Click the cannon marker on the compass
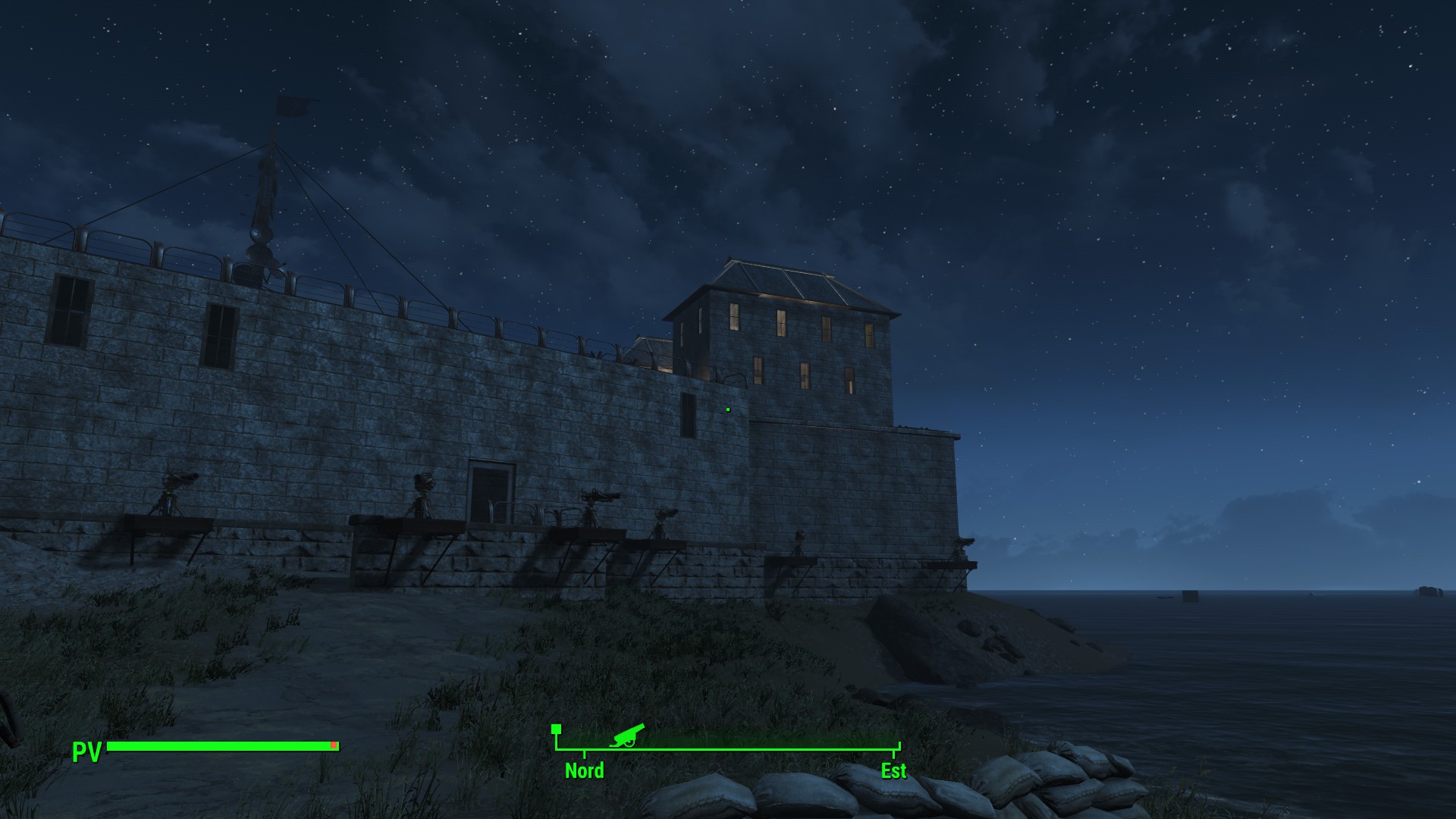Viewport: 1456px width, 819px height. [627, 734]
